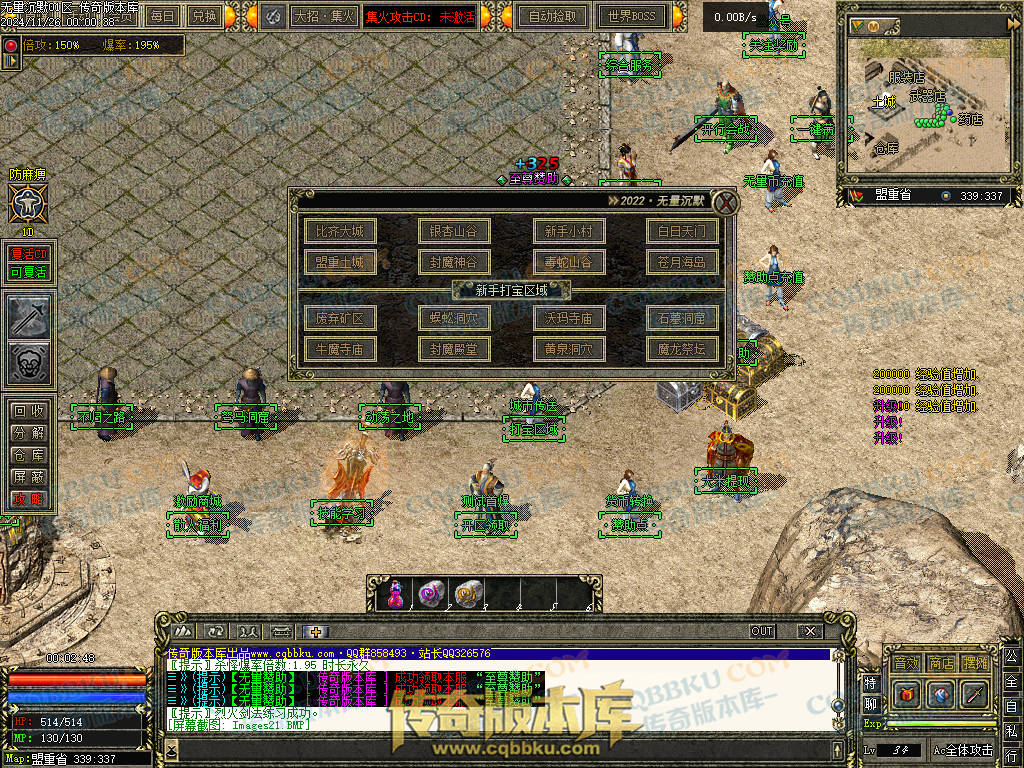Teleport to 比齐大城
This screenshot has height=768, width=1024.
point(340,232)
